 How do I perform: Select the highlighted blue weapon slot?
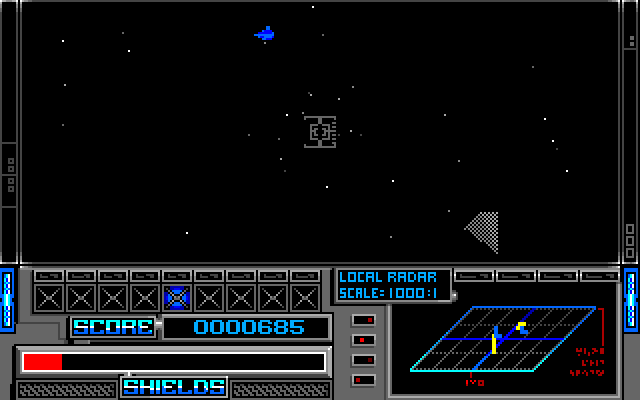[x=177, y=297]
